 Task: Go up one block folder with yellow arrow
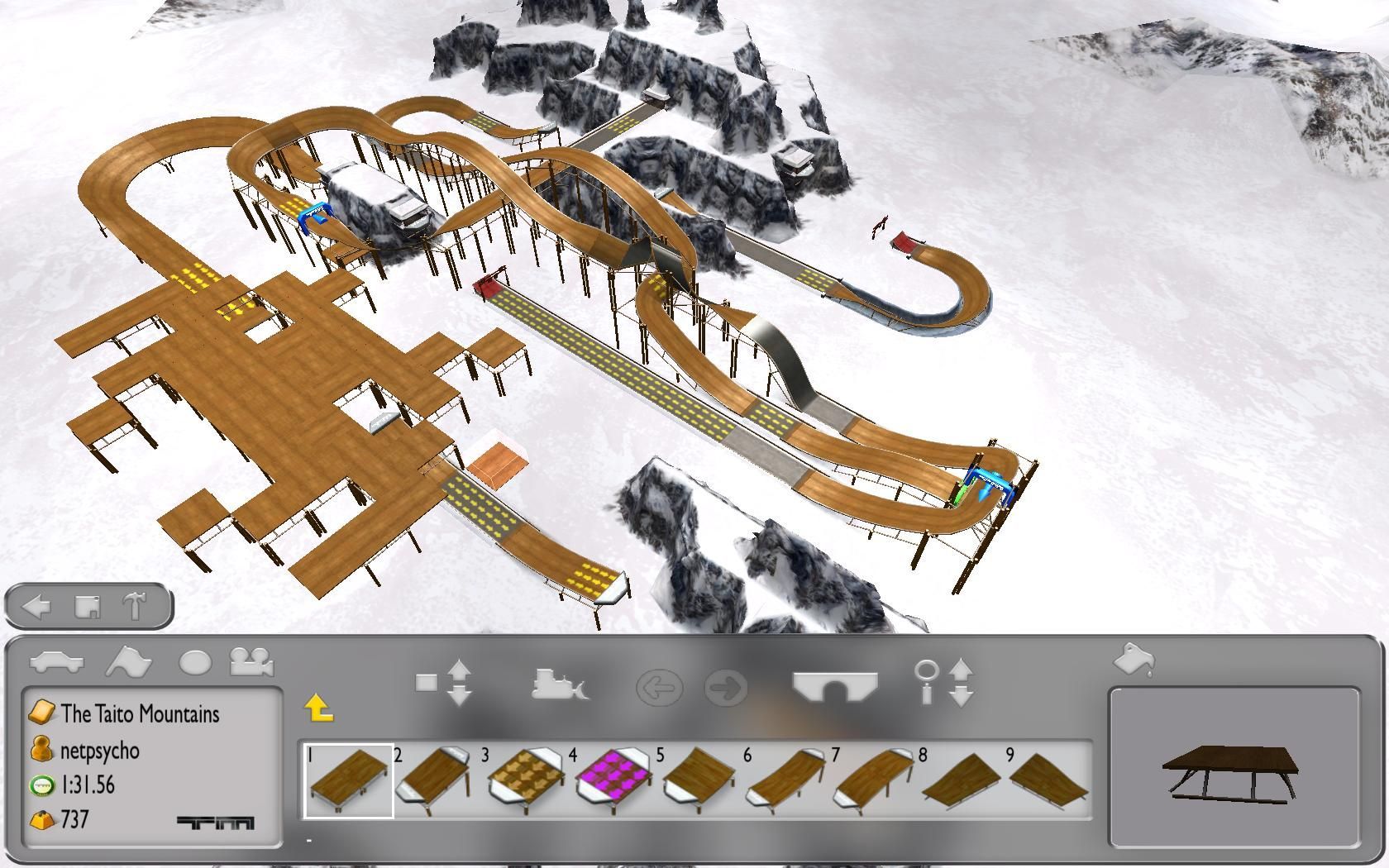pos(318,708)
